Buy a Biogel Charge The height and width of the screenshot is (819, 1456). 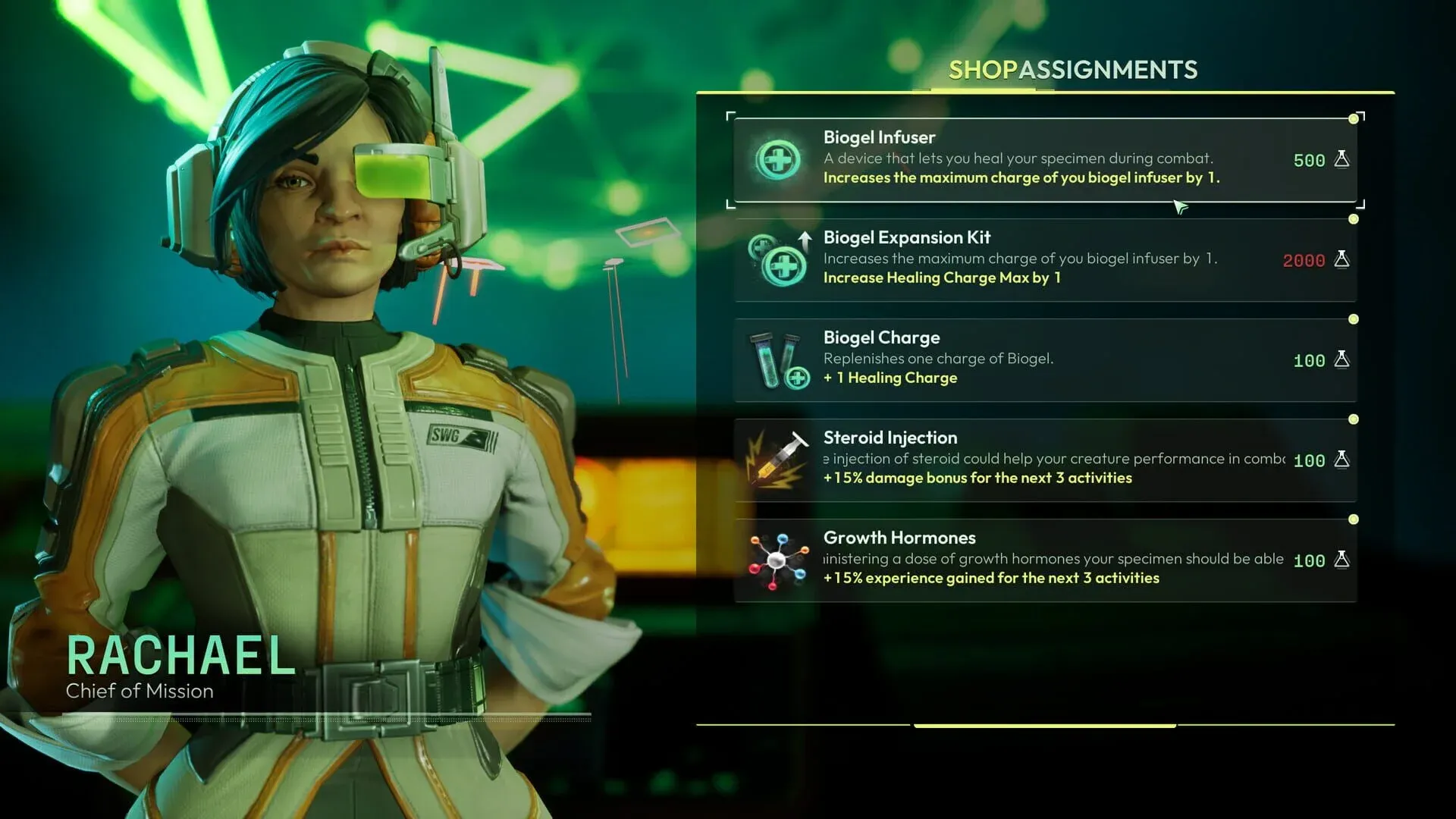(1046, 359)
